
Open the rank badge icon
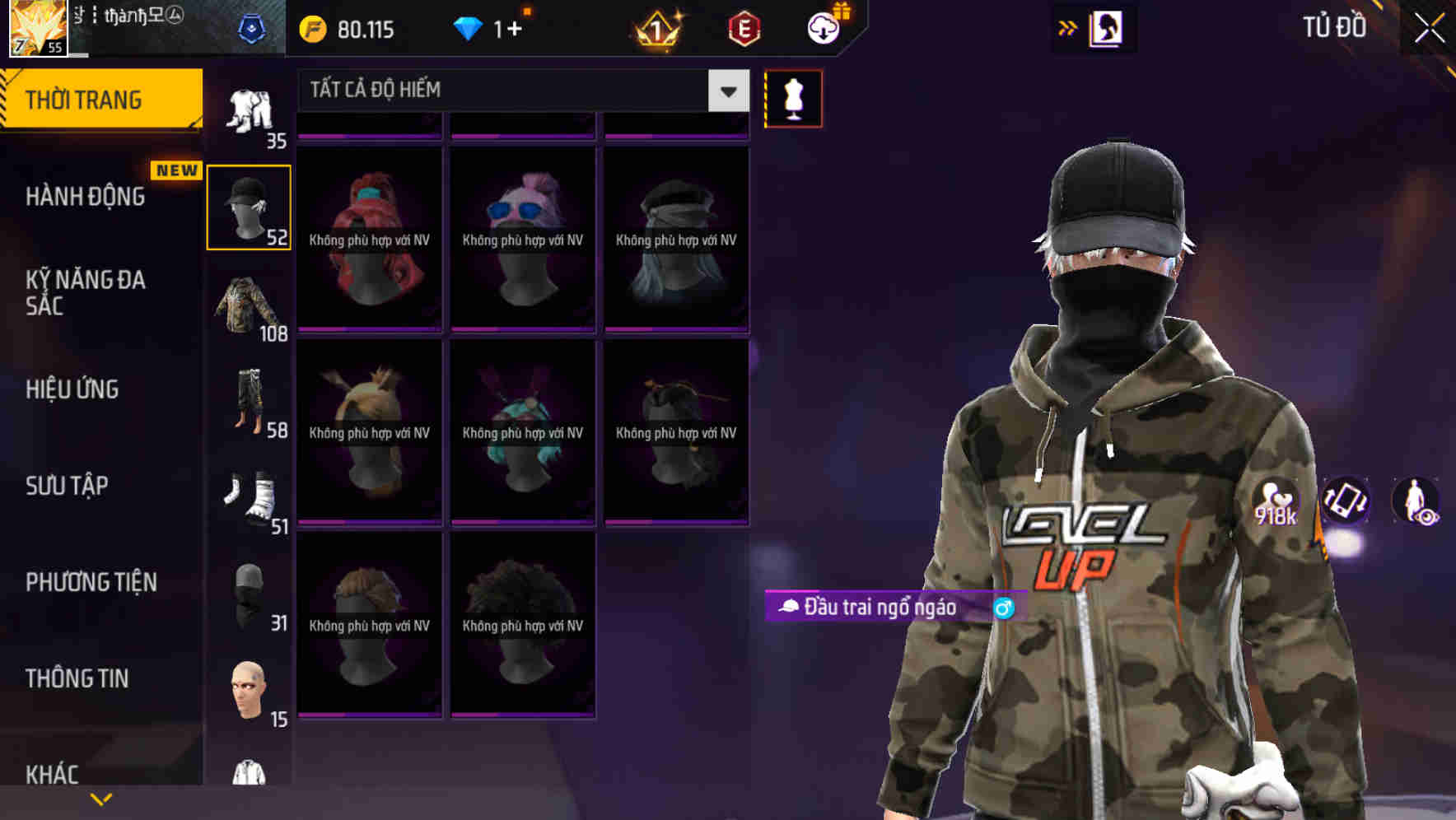pyautogui.click(x=655, y=29)
